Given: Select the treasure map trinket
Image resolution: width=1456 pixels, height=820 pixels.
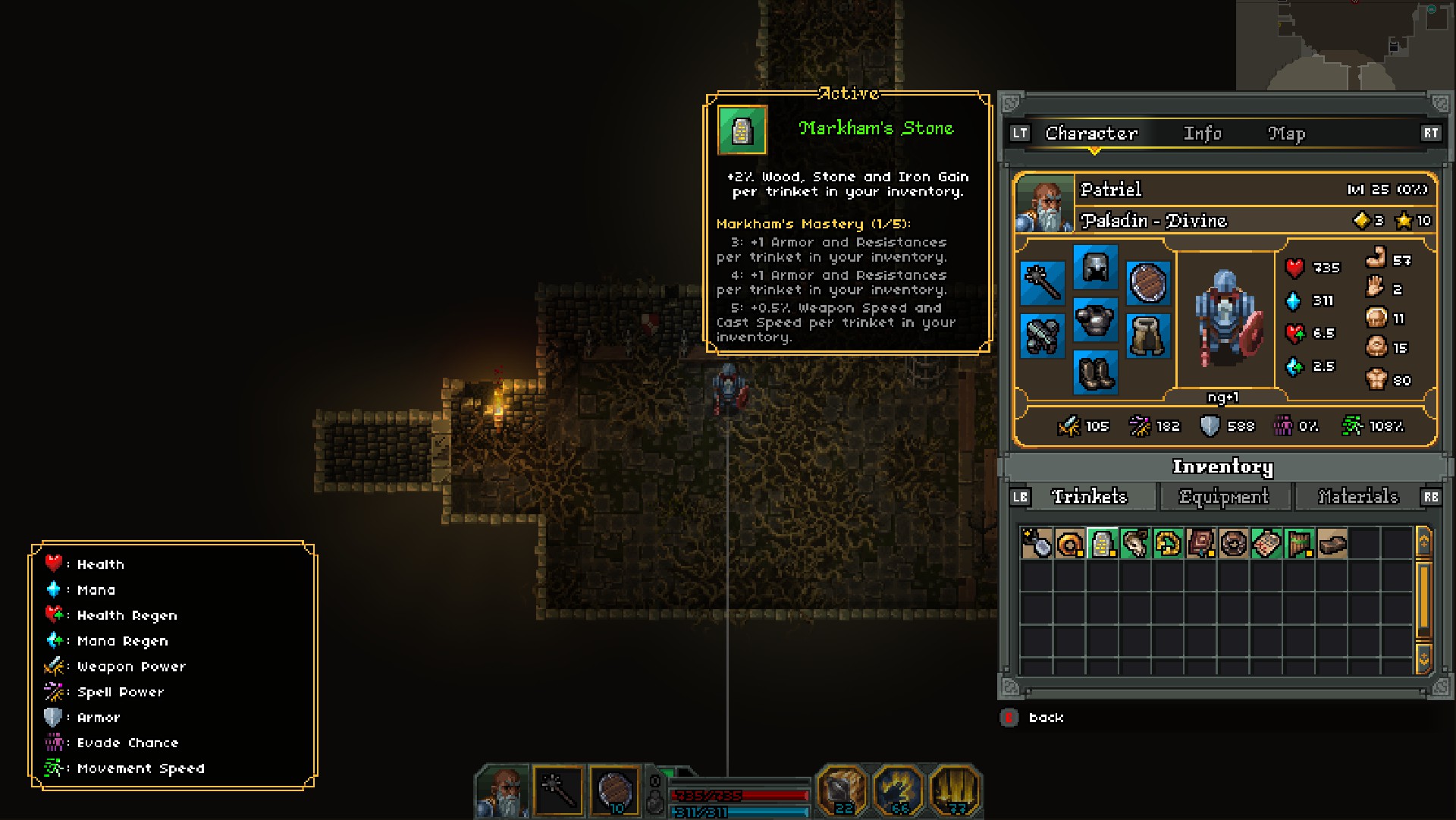Looking at the screenshot, I should click(x=1266, y=543).
